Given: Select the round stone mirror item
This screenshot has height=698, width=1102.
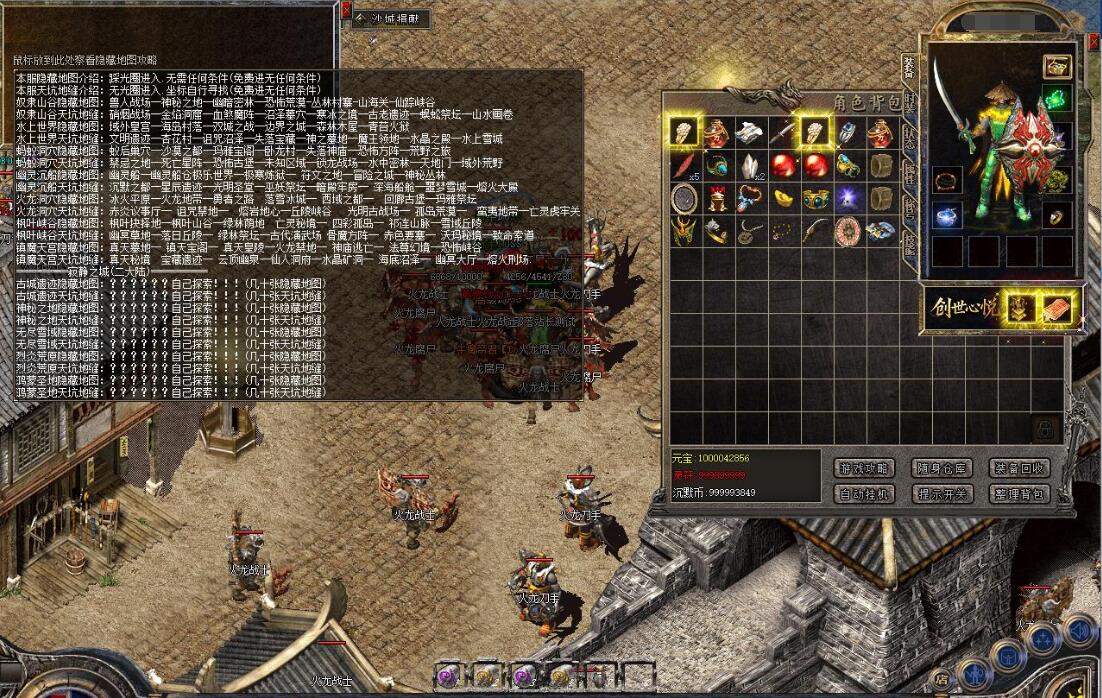Looking at the screenshot, I should click(683, 198).
